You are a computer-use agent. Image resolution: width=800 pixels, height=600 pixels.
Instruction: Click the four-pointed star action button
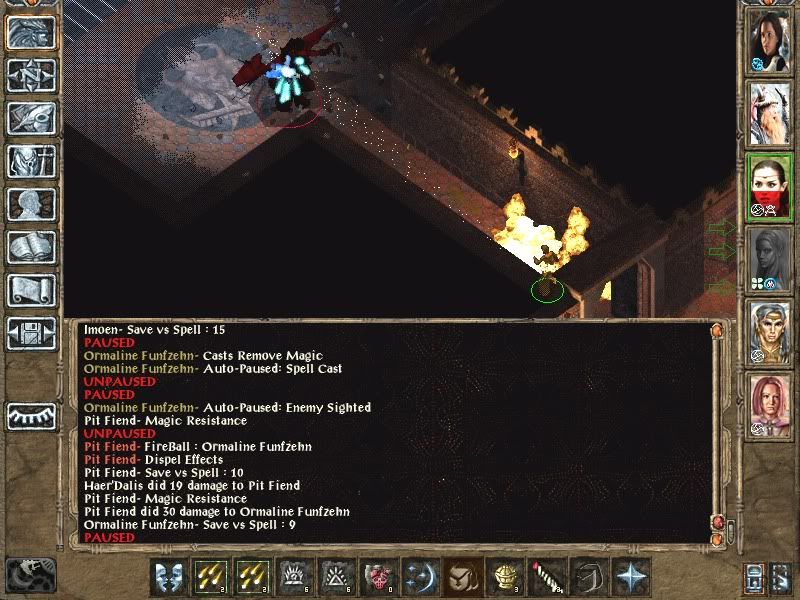[632, 576]
